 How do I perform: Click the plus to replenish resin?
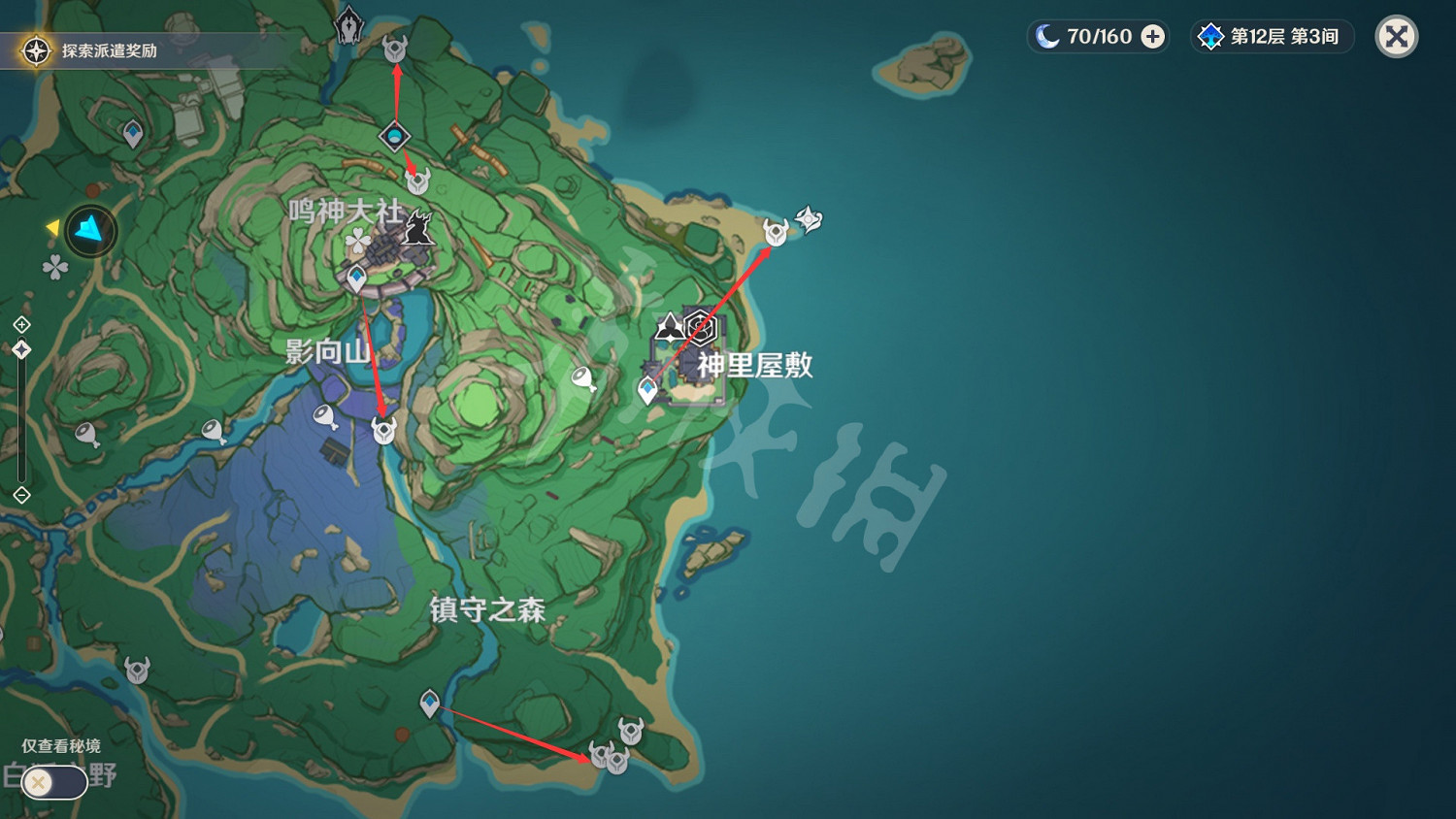pyautogui.click(x=1152, y=36)
